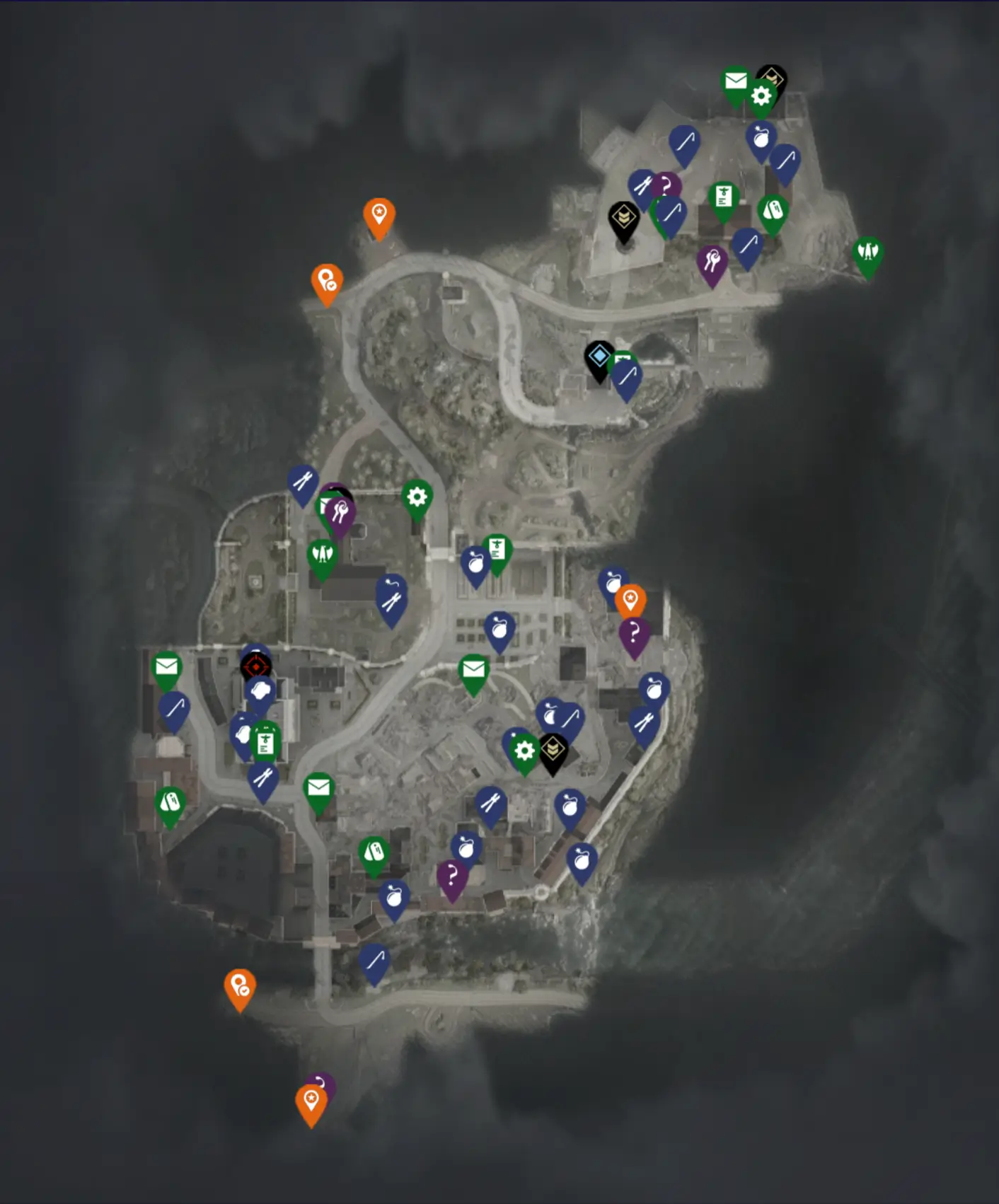Select the green envelope letter marker at the top of the map
This screenshot has width=999, height=1204.
coord(736,79)
